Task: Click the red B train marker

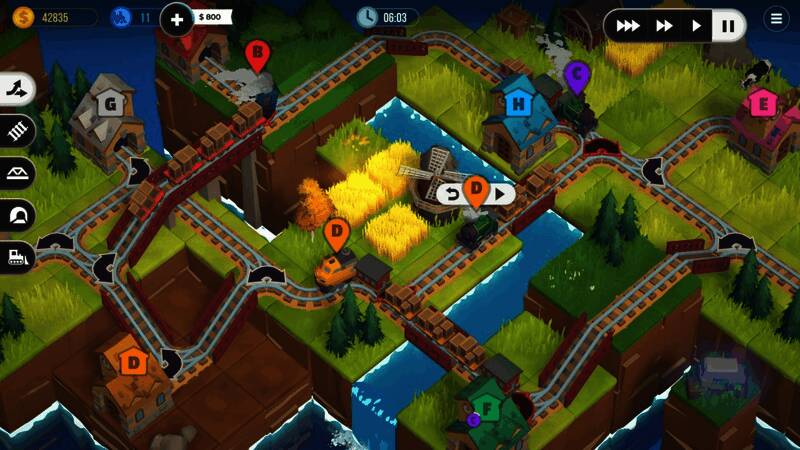Action: tap(258, 54)
